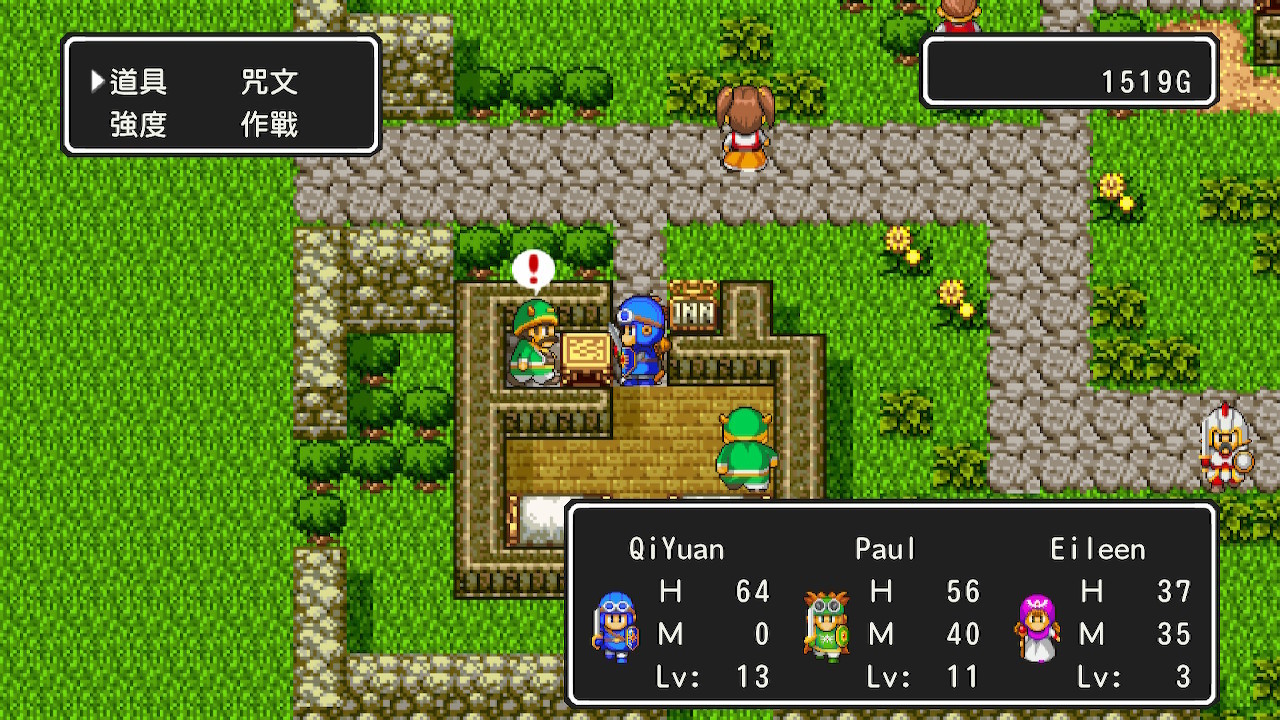The image size is (1280, 720).
Task: Click Paul's green-clad party portrait
Action: pyautogui.click(x=826, y=627)
